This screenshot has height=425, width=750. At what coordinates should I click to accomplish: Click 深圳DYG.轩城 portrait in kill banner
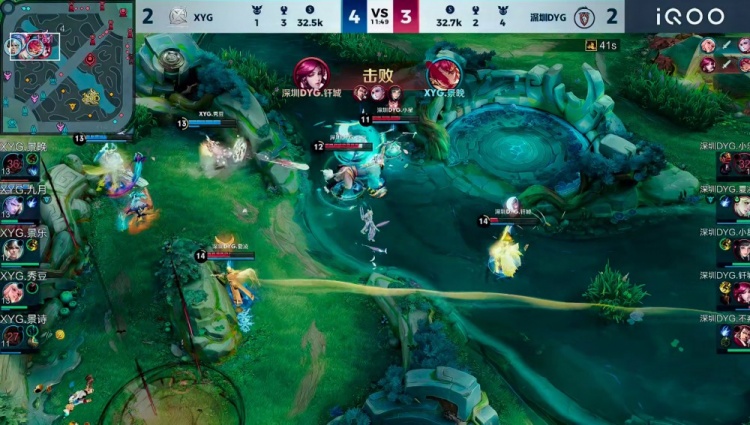coord(310,73)
